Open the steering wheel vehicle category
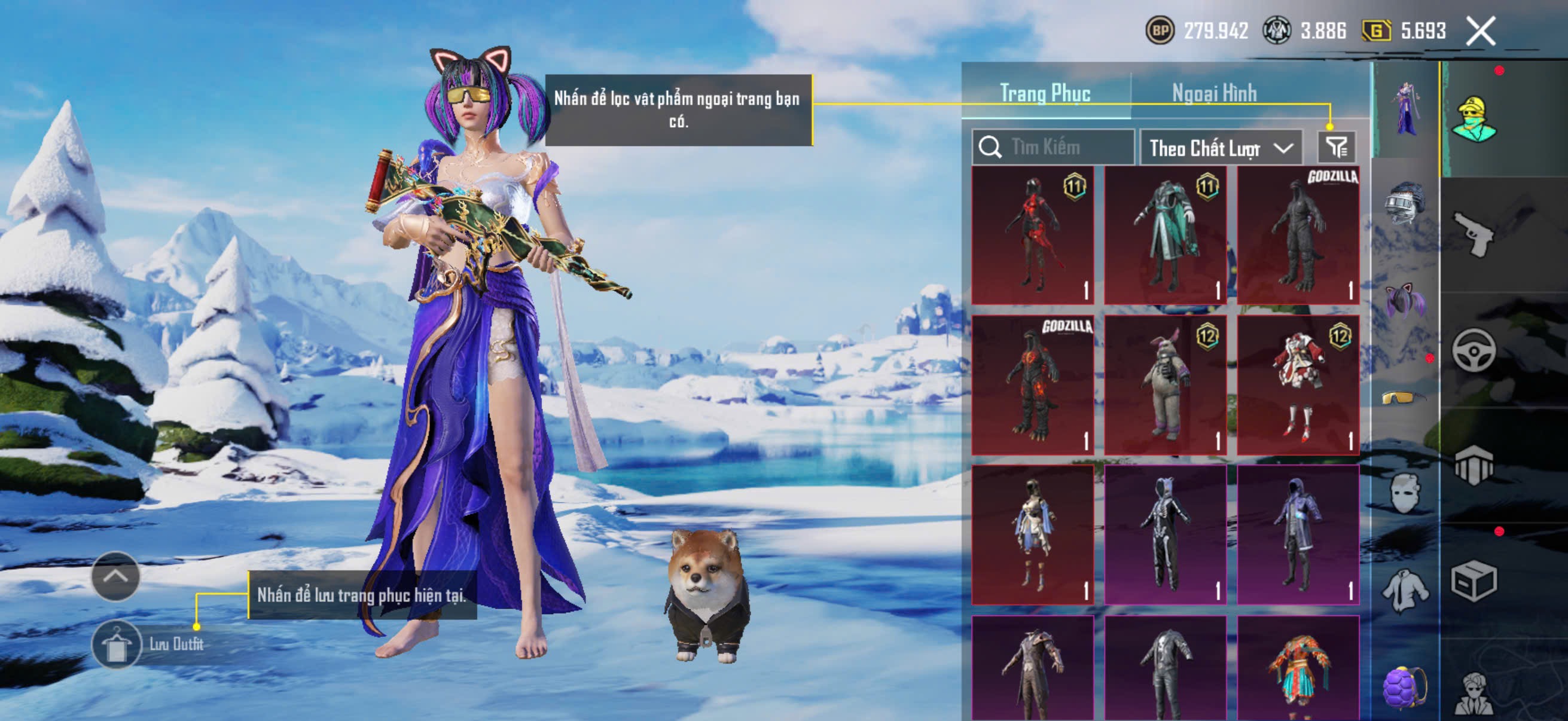The height and width of the screenshot is (721, 1568). pyautogui.click(x=1474, y=350)
